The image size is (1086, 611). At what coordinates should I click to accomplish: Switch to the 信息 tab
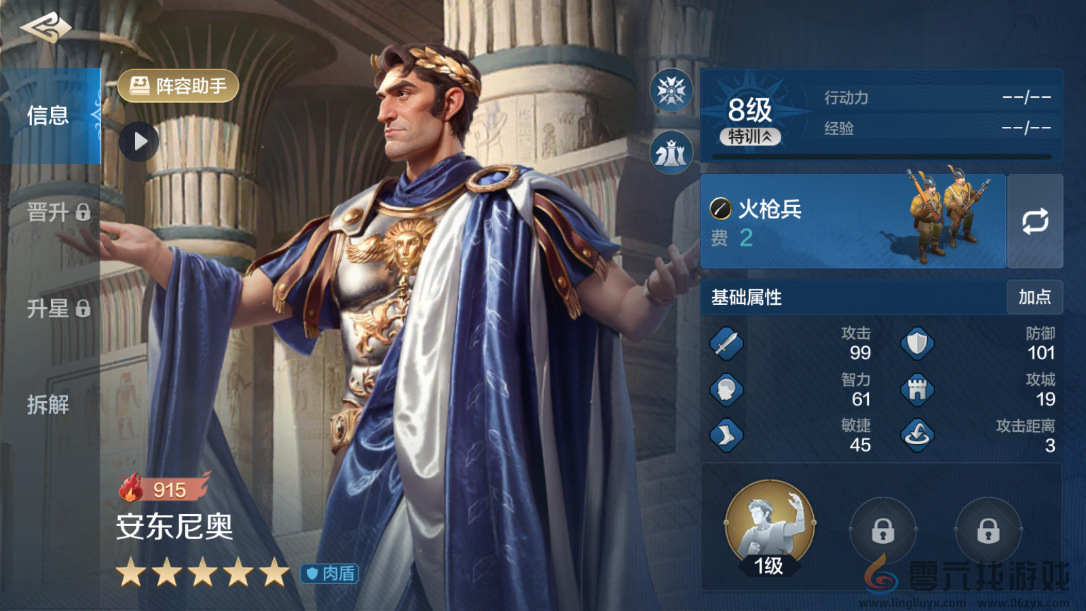click(x=48, y=116)
